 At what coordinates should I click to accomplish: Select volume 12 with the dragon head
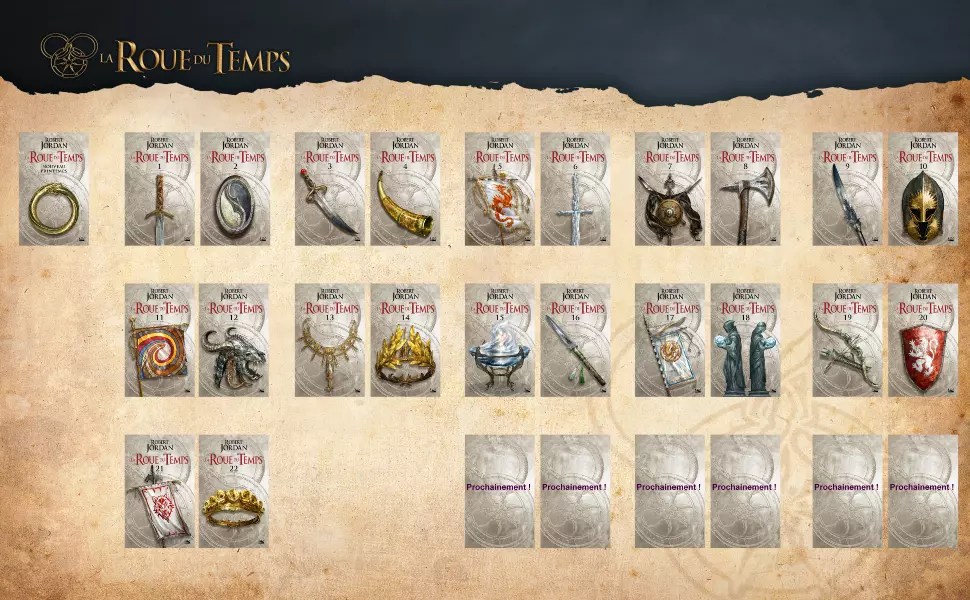(235, 340)
